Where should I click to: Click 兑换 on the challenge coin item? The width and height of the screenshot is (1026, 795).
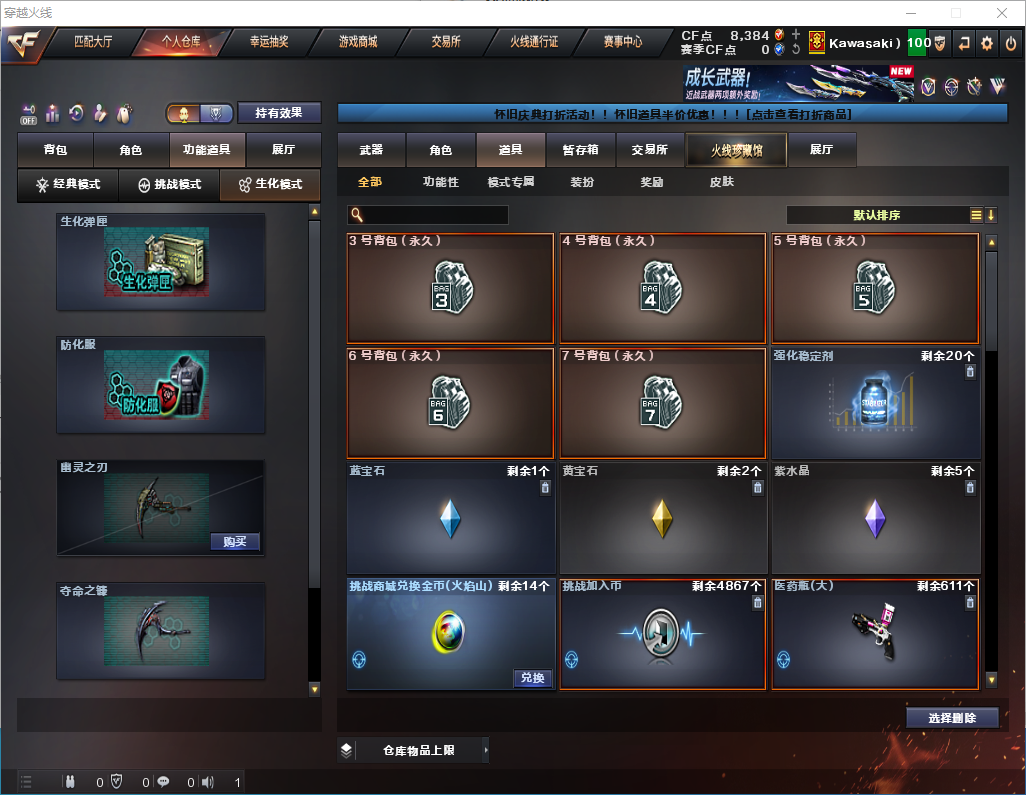533,678
